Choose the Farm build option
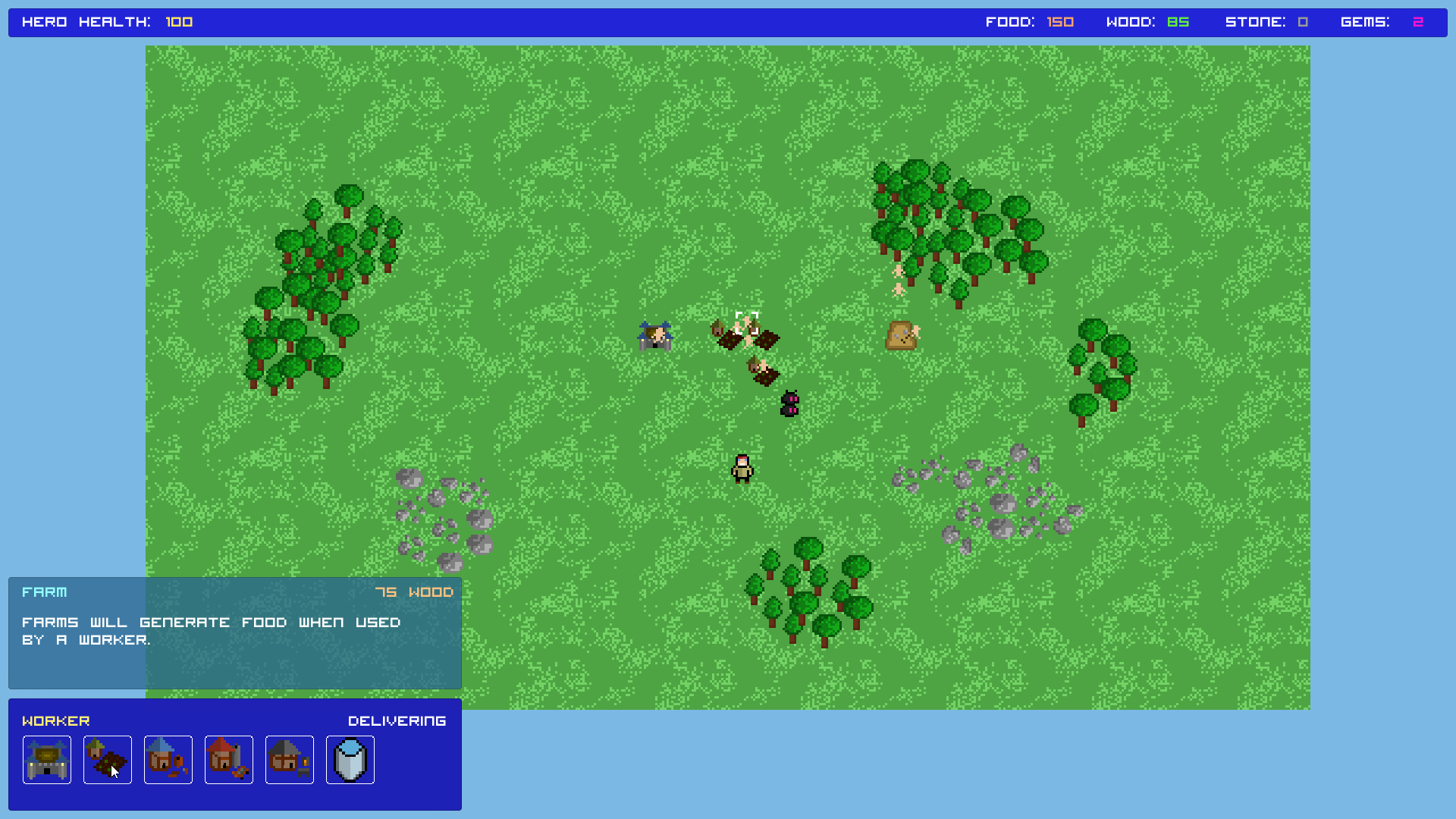The height and width of the screenshot is (819, 1456). (108, 759)
